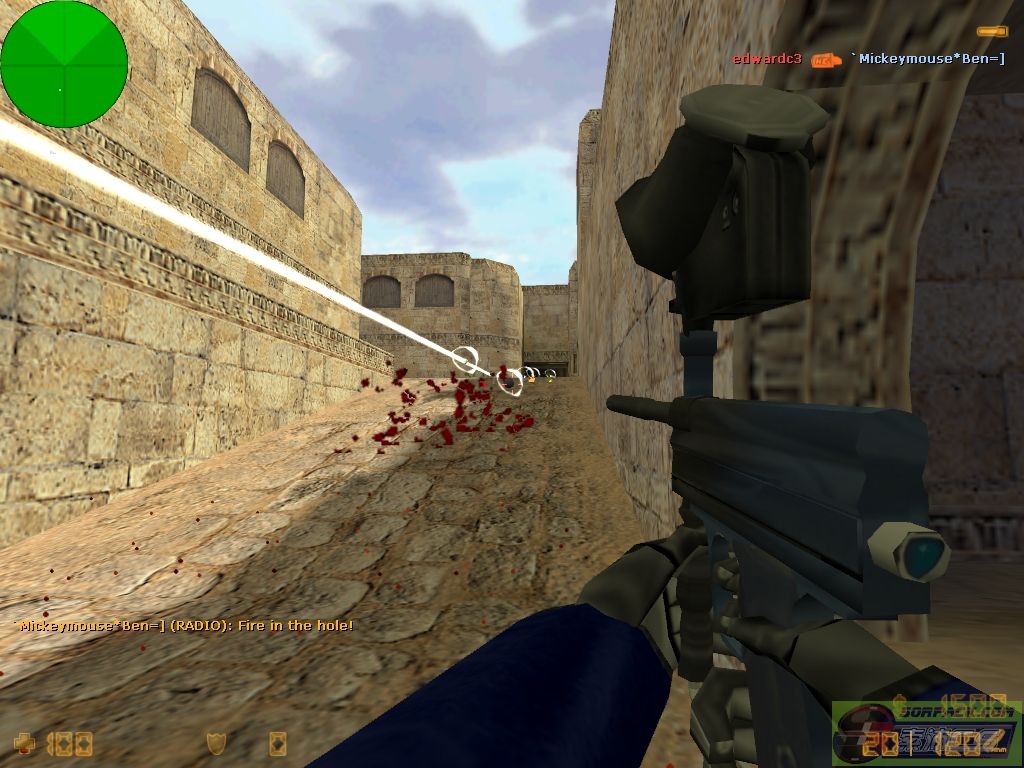The width and height of the screenshot is (1024, 768).
Task: Click the green radar minimap
Action: click(x=64, y=64)
